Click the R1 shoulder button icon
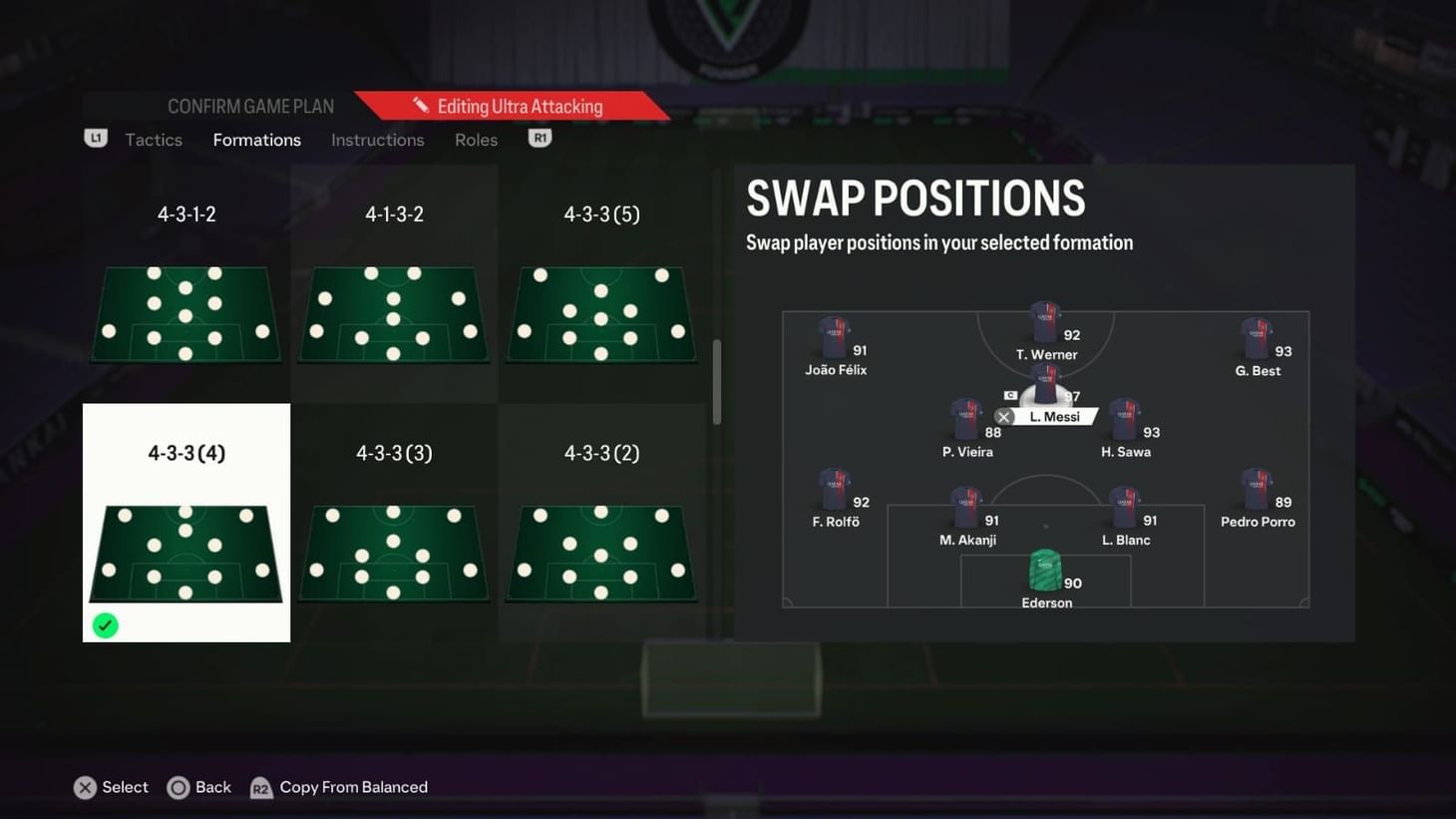The image size is (1456, 819). (540, 139)
